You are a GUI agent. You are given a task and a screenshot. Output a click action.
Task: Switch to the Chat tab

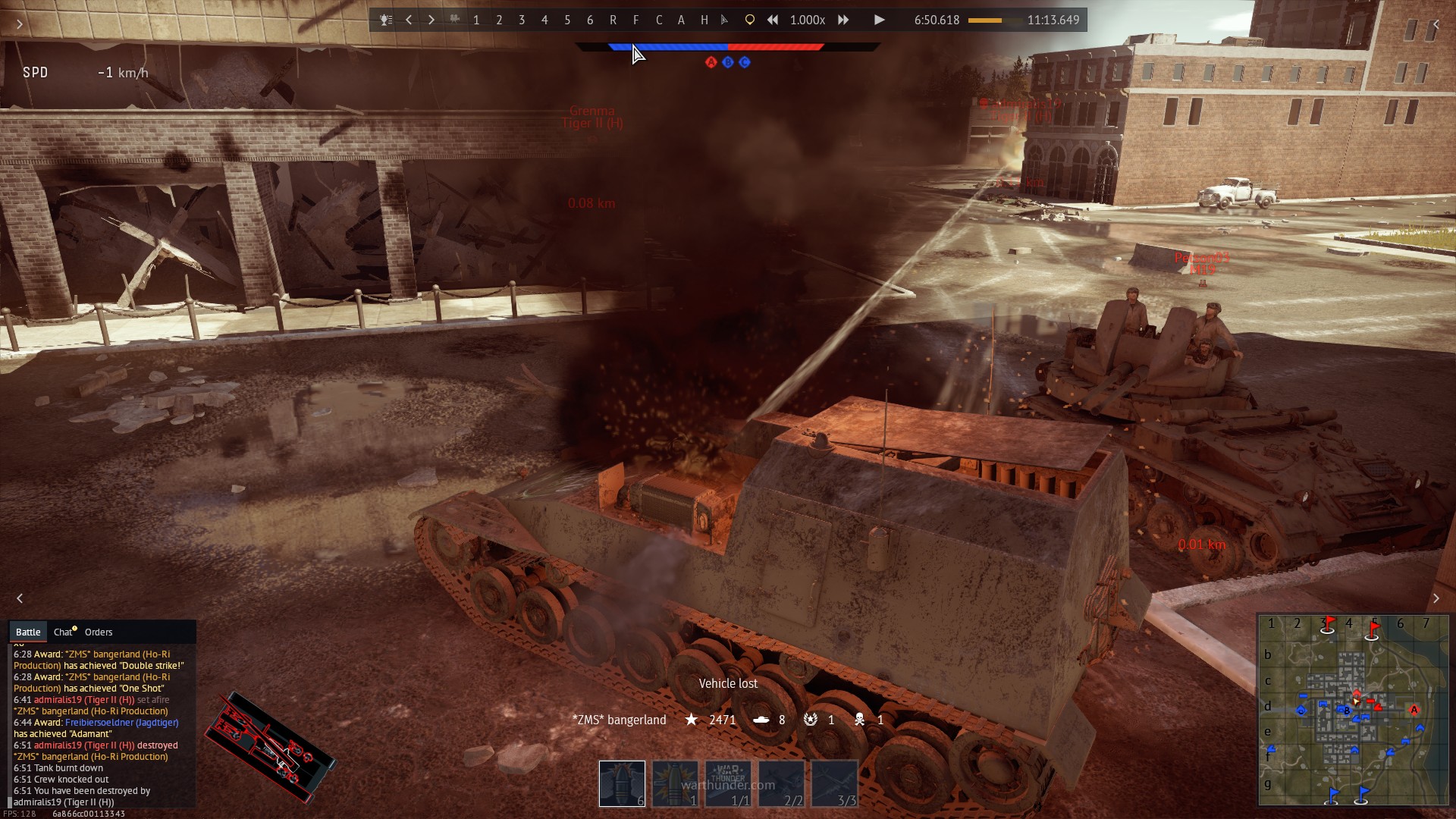pos(64,632)
